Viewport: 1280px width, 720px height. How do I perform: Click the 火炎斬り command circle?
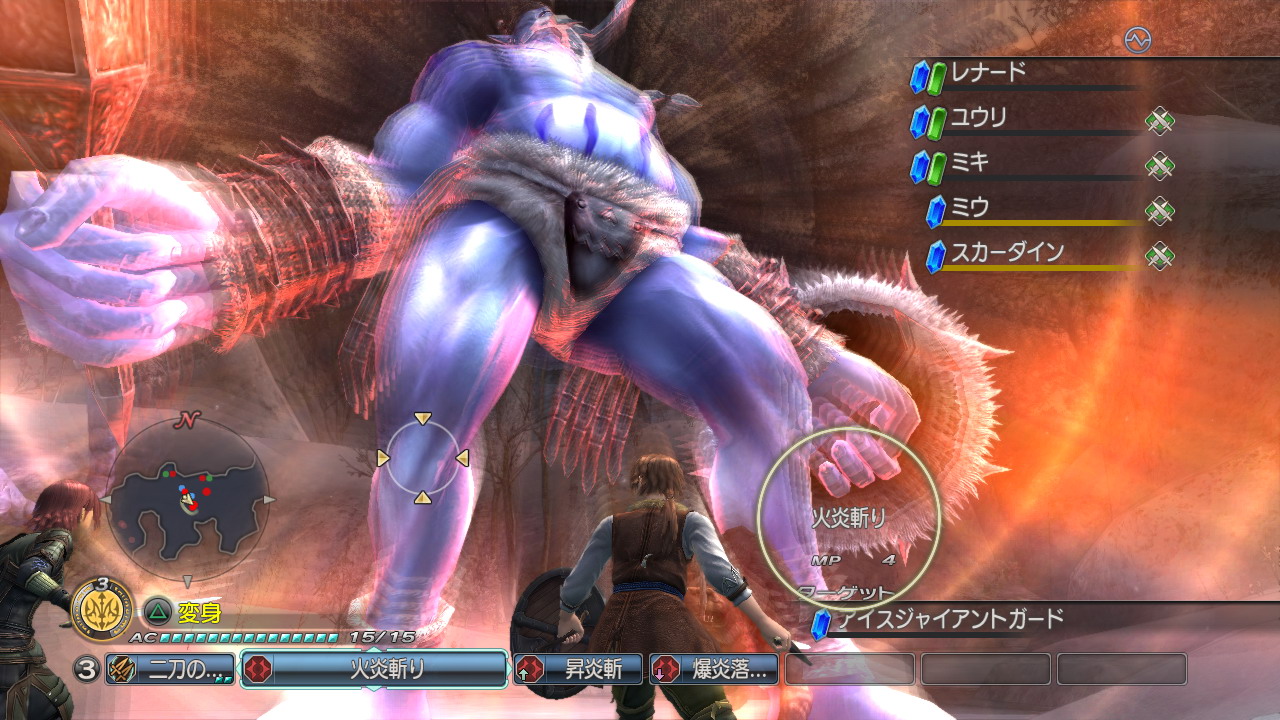point(849,518)
